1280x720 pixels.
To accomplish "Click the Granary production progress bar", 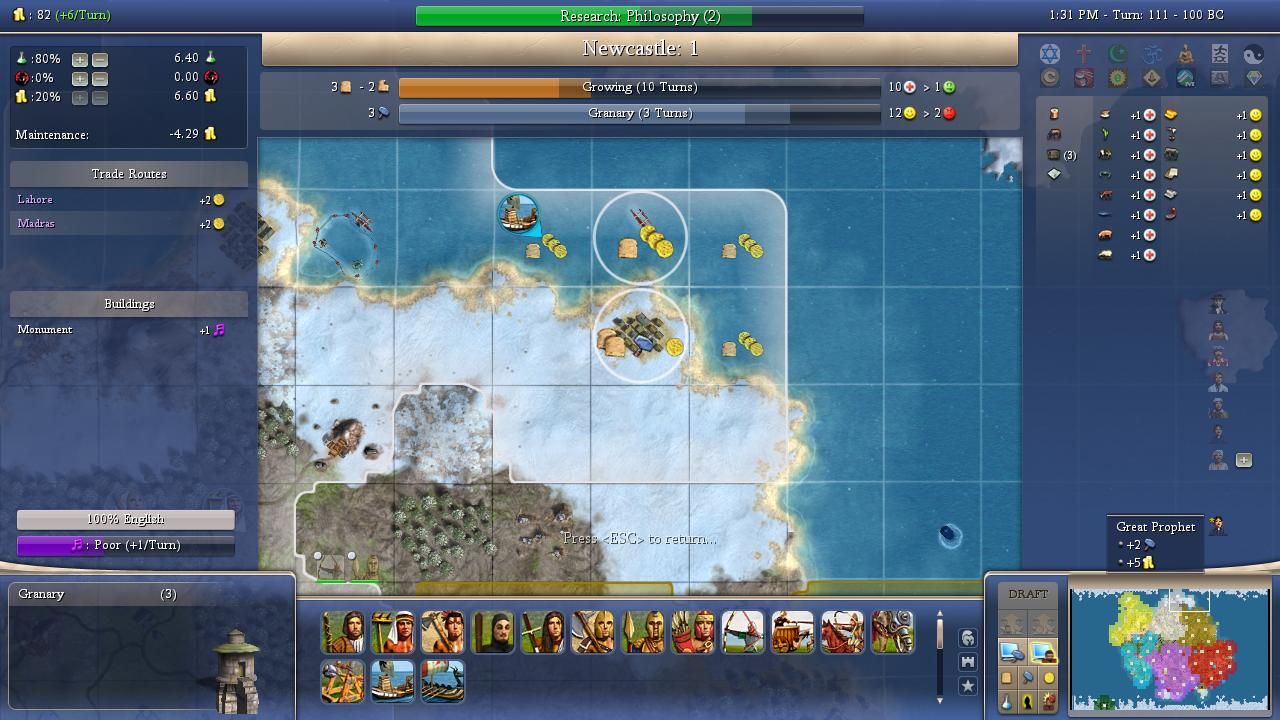I will (639, 114).
